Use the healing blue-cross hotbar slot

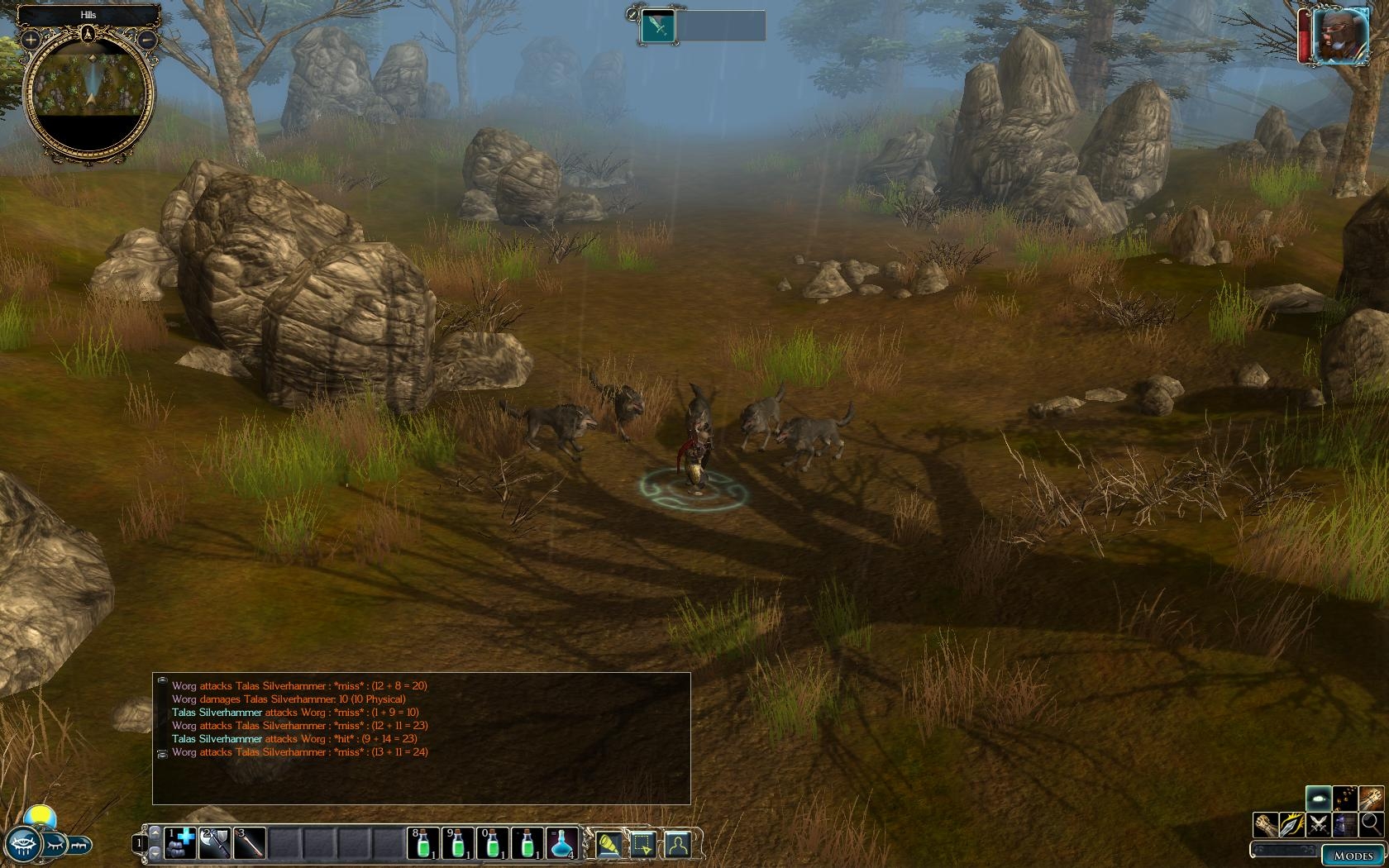point(180,843)
